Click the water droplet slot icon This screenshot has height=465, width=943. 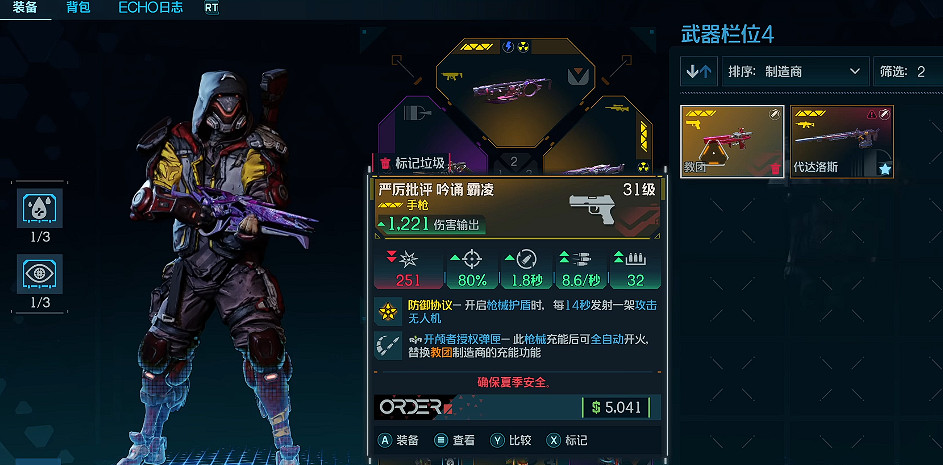(x=42, y=207)
